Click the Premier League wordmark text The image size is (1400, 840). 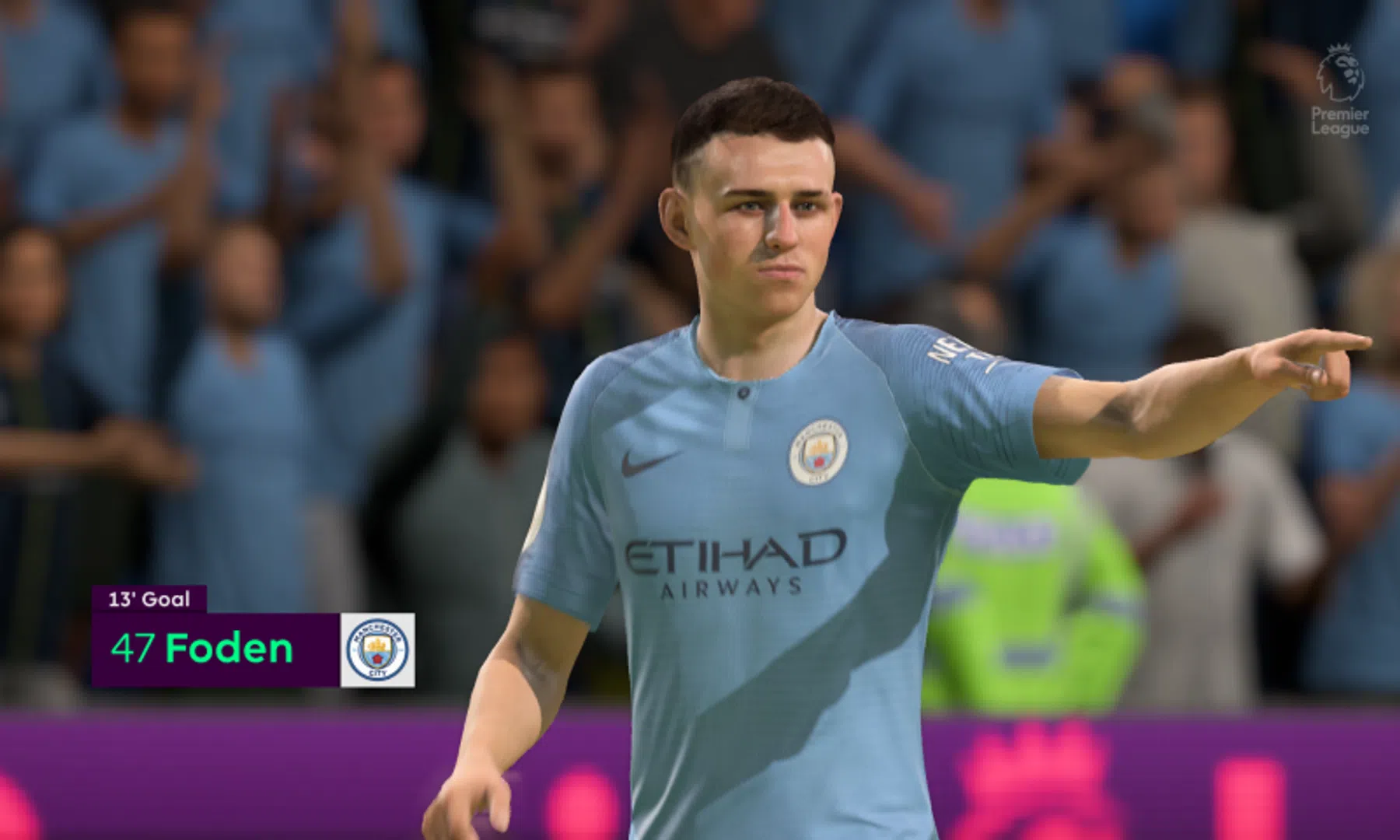1339,121
